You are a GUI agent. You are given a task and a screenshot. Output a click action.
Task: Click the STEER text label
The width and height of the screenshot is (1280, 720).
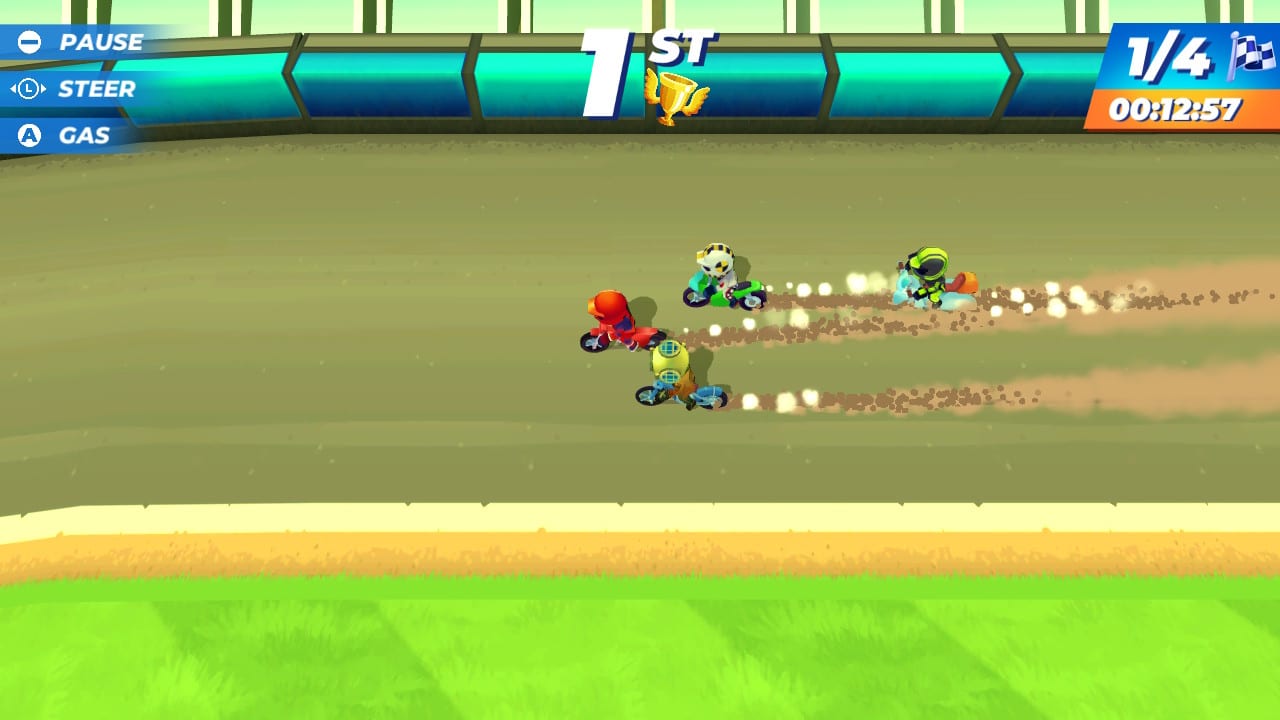click(98, 88)
